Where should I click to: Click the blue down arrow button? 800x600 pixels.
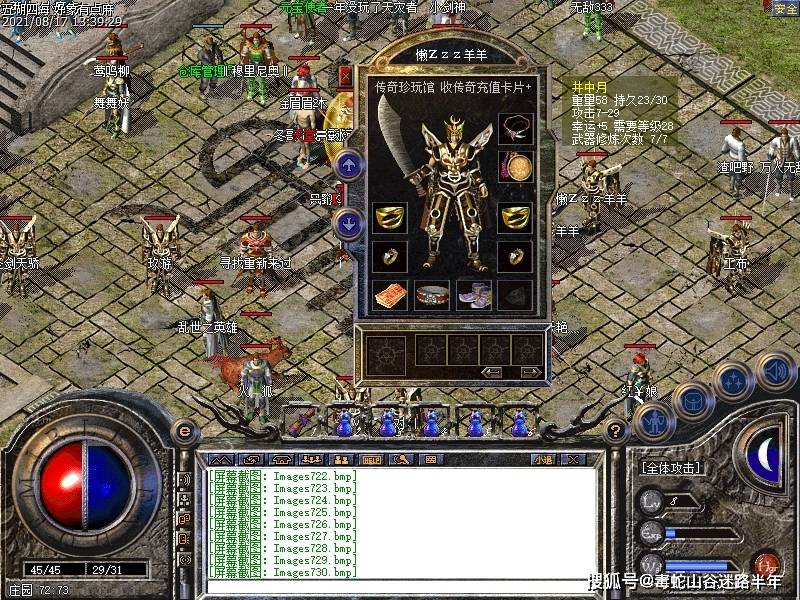348,222
